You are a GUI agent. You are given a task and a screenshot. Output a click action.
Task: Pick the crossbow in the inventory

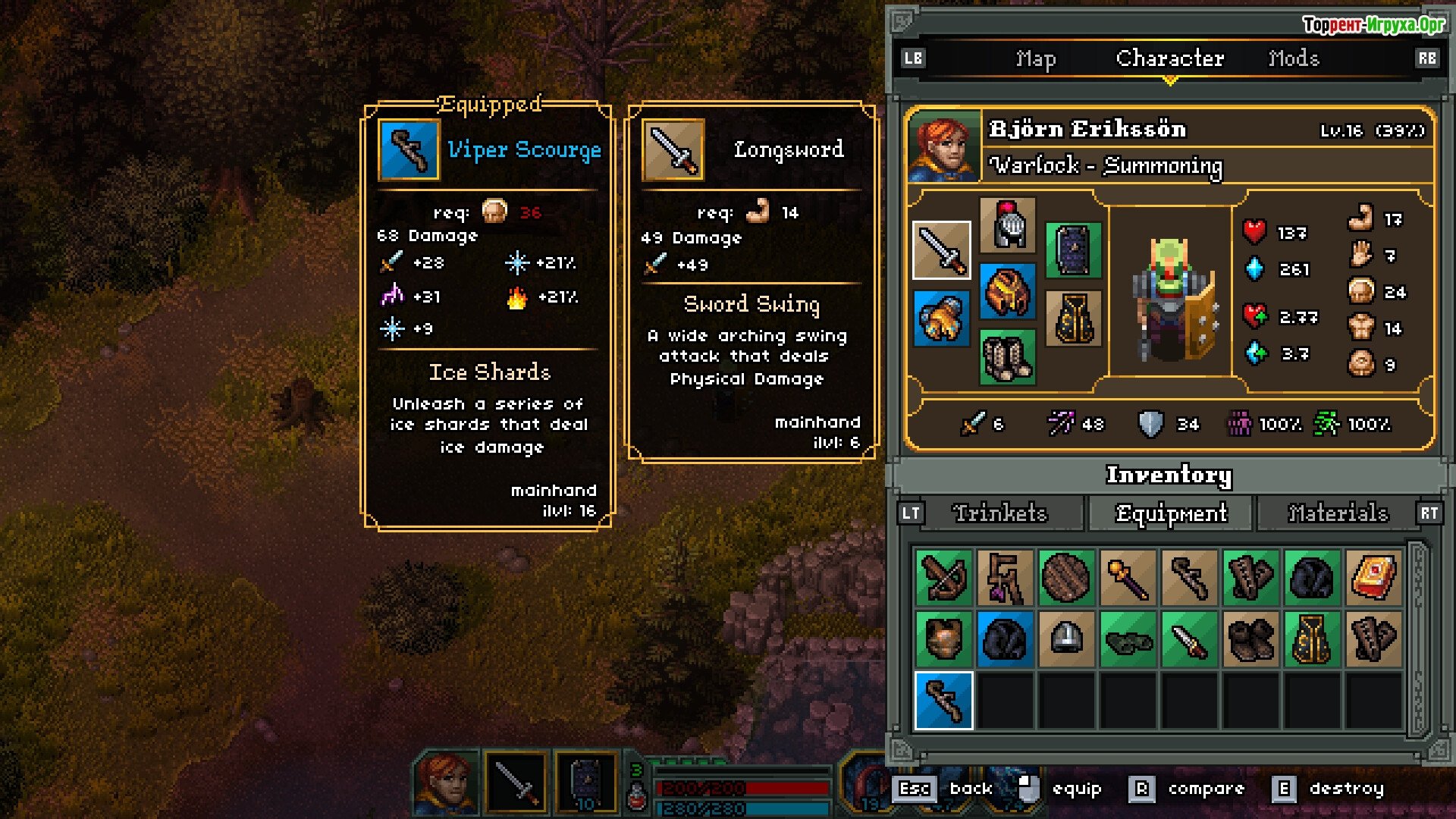click(943, 578)
